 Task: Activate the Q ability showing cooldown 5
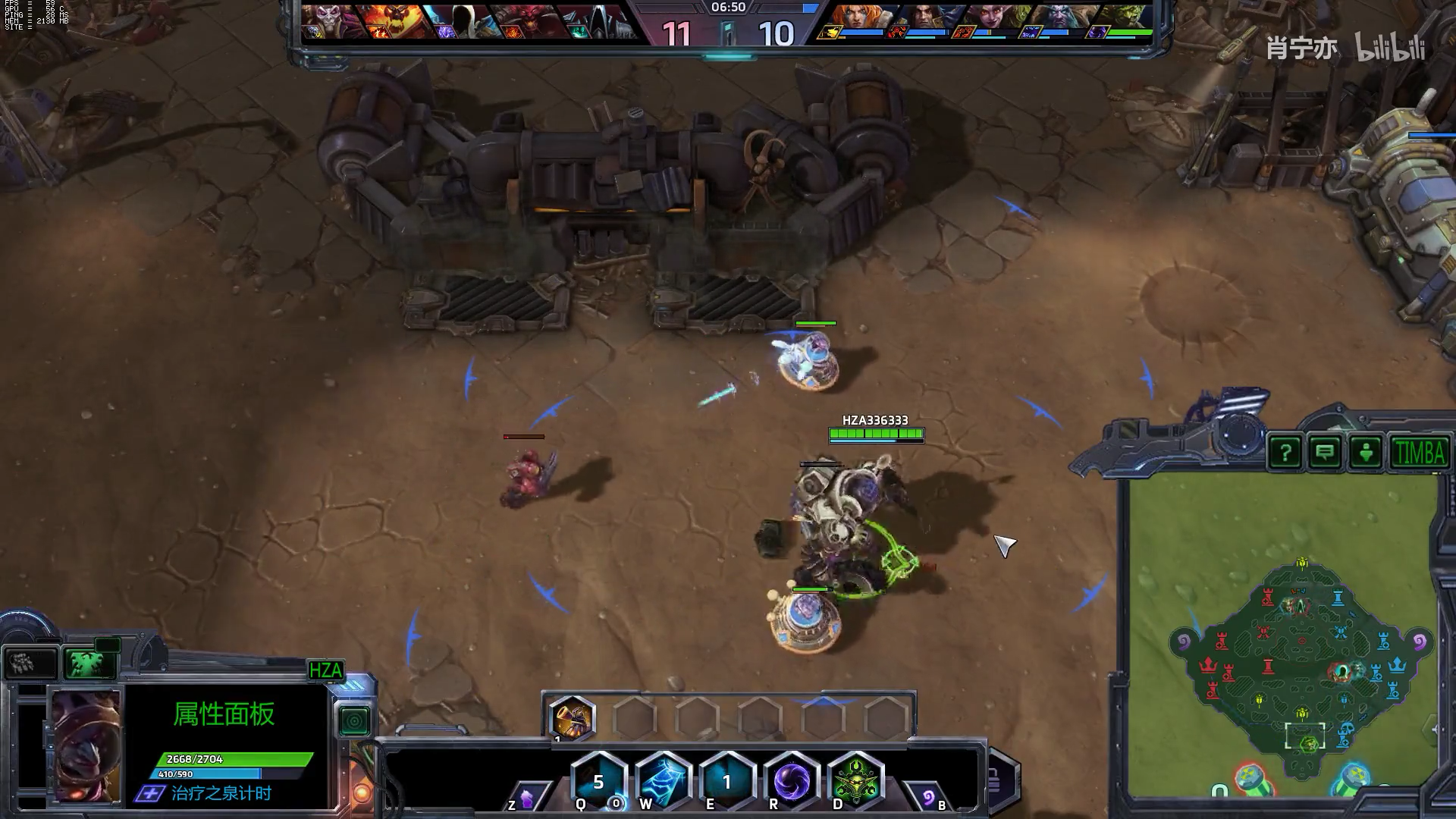pyautogui.click(x=598, y=781)
